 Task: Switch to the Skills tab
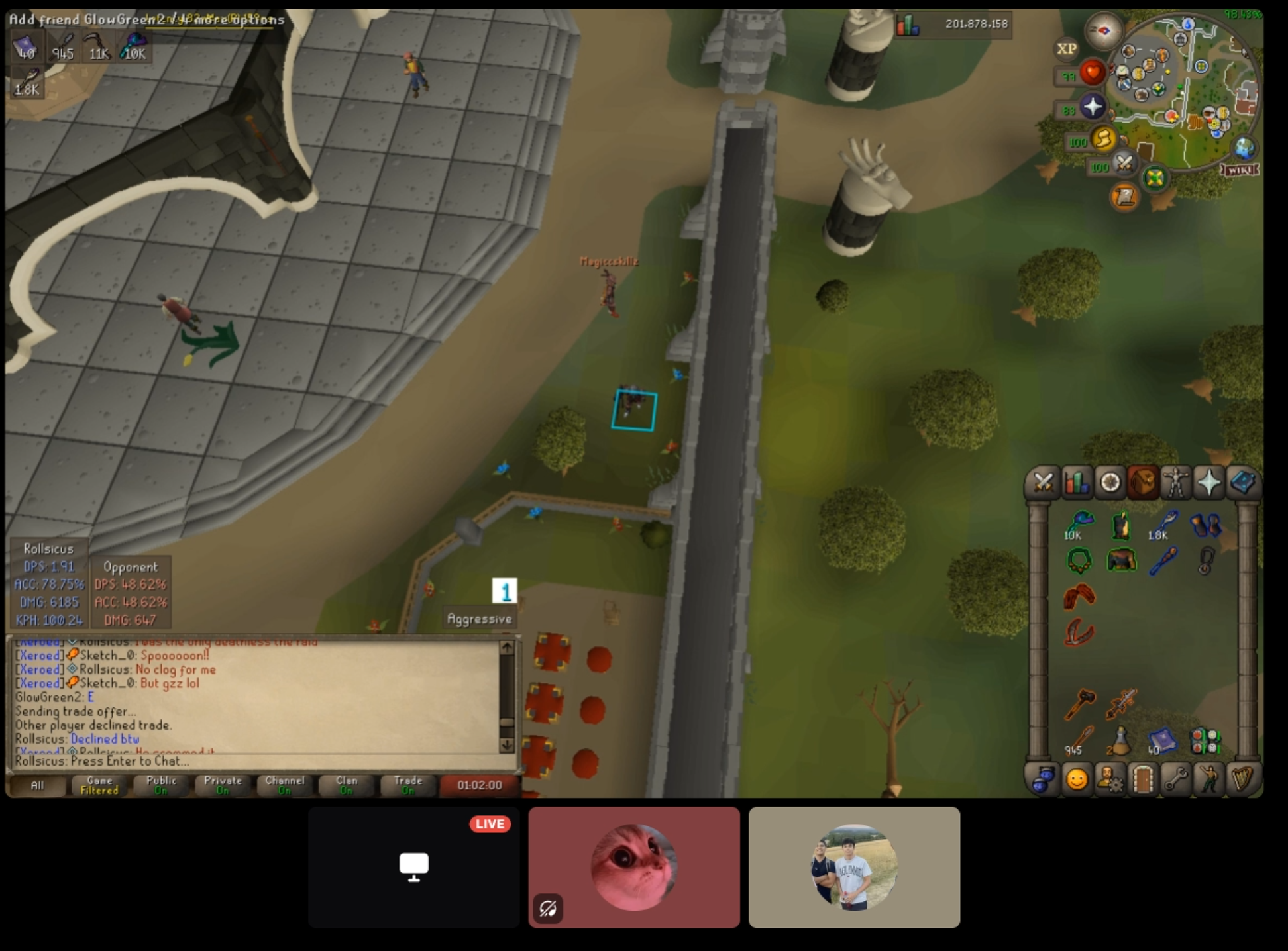coord(1077,483)
